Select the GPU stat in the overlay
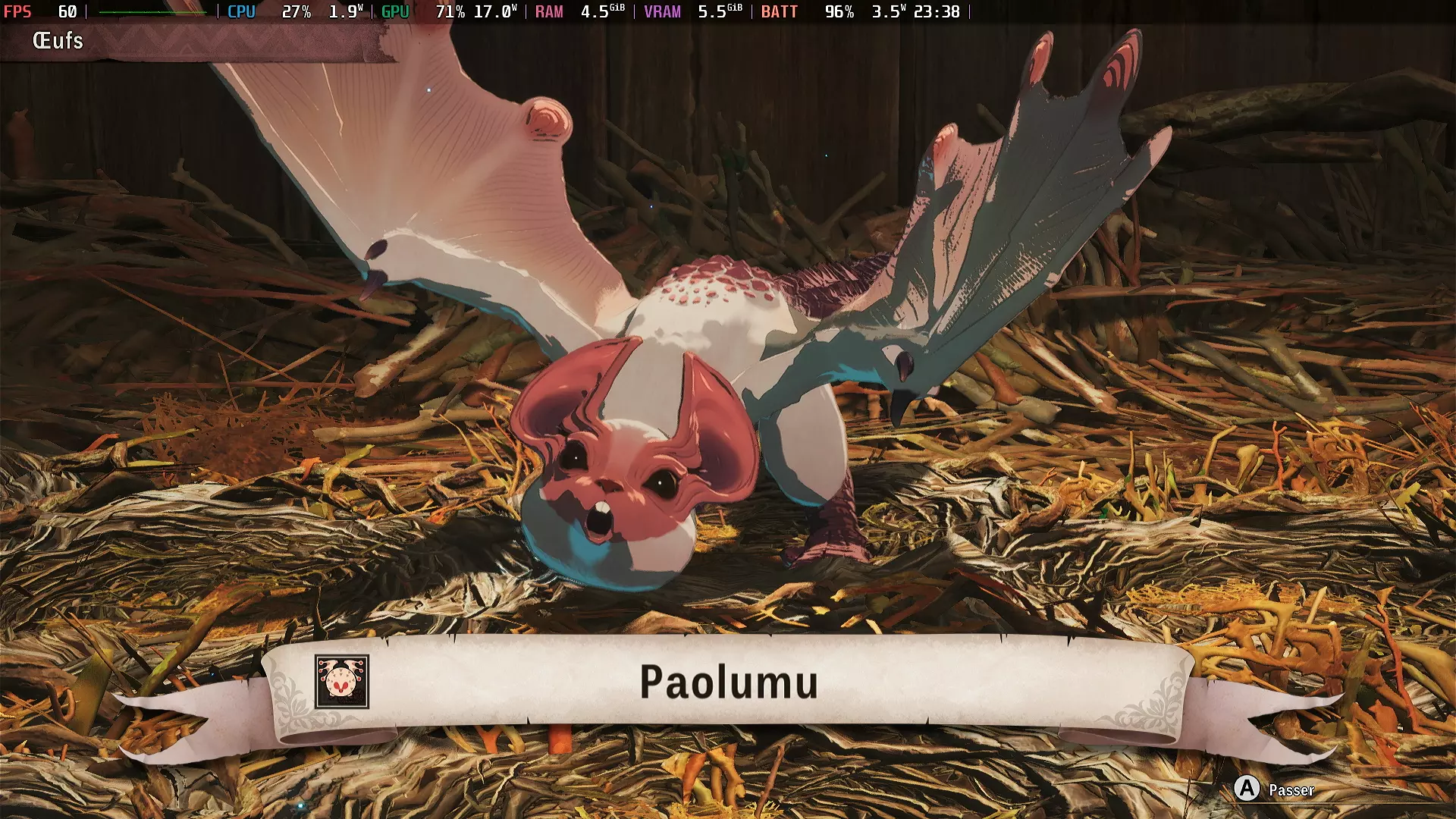1456x819 pixels. coord(395,11)
